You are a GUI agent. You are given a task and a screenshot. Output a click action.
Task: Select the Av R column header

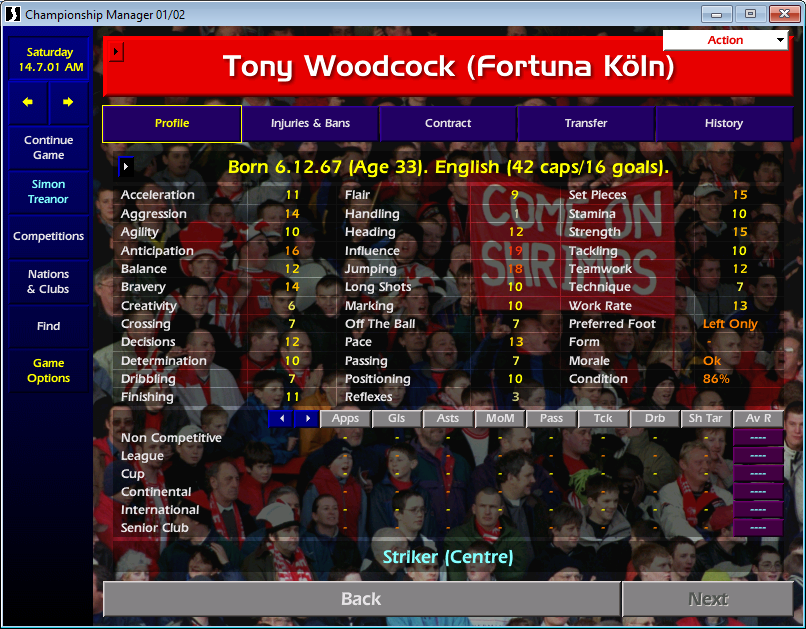pyautogui.click(x=758, y=418)
